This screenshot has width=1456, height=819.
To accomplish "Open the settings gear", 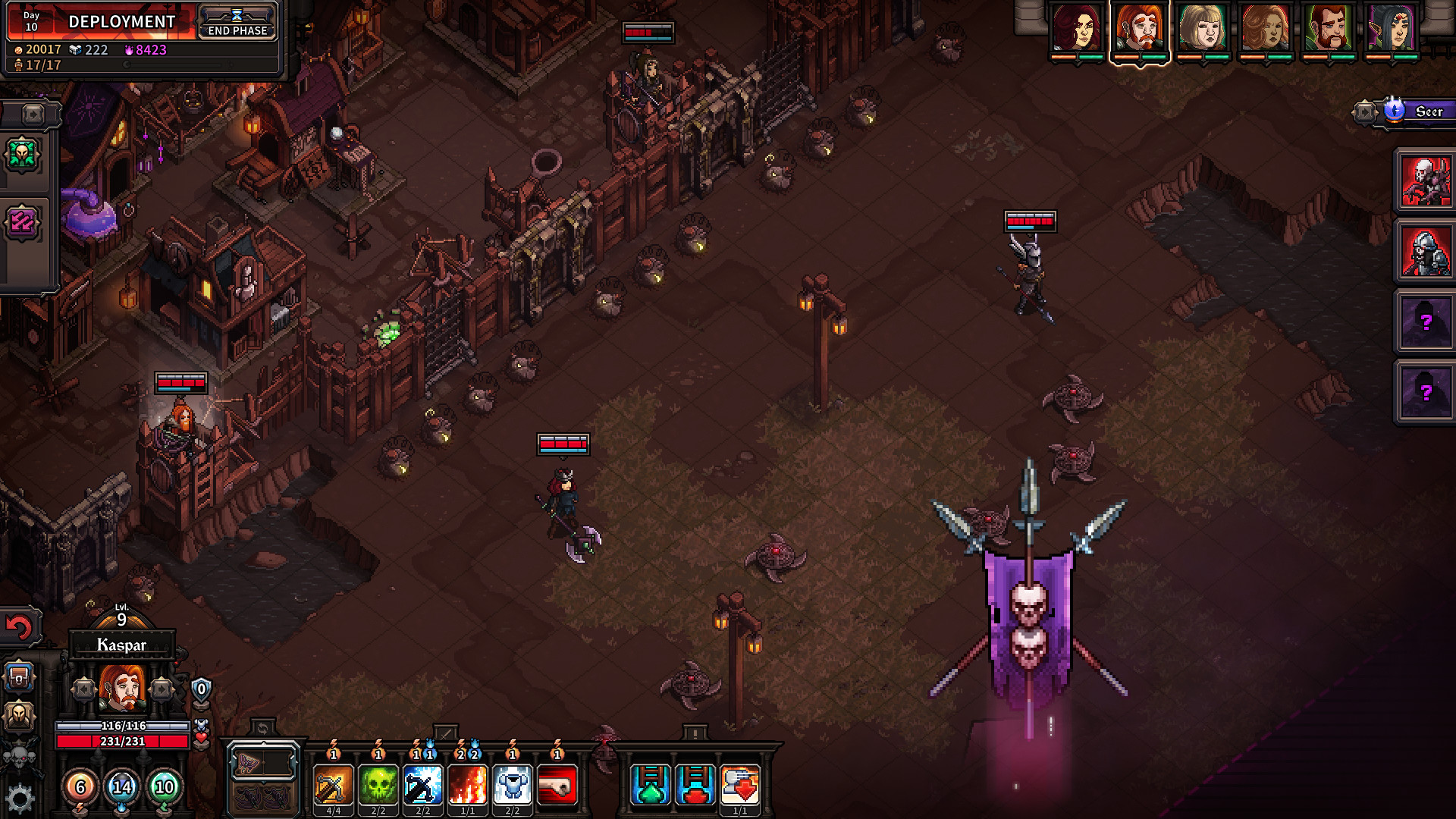I will tap(20, 798).
